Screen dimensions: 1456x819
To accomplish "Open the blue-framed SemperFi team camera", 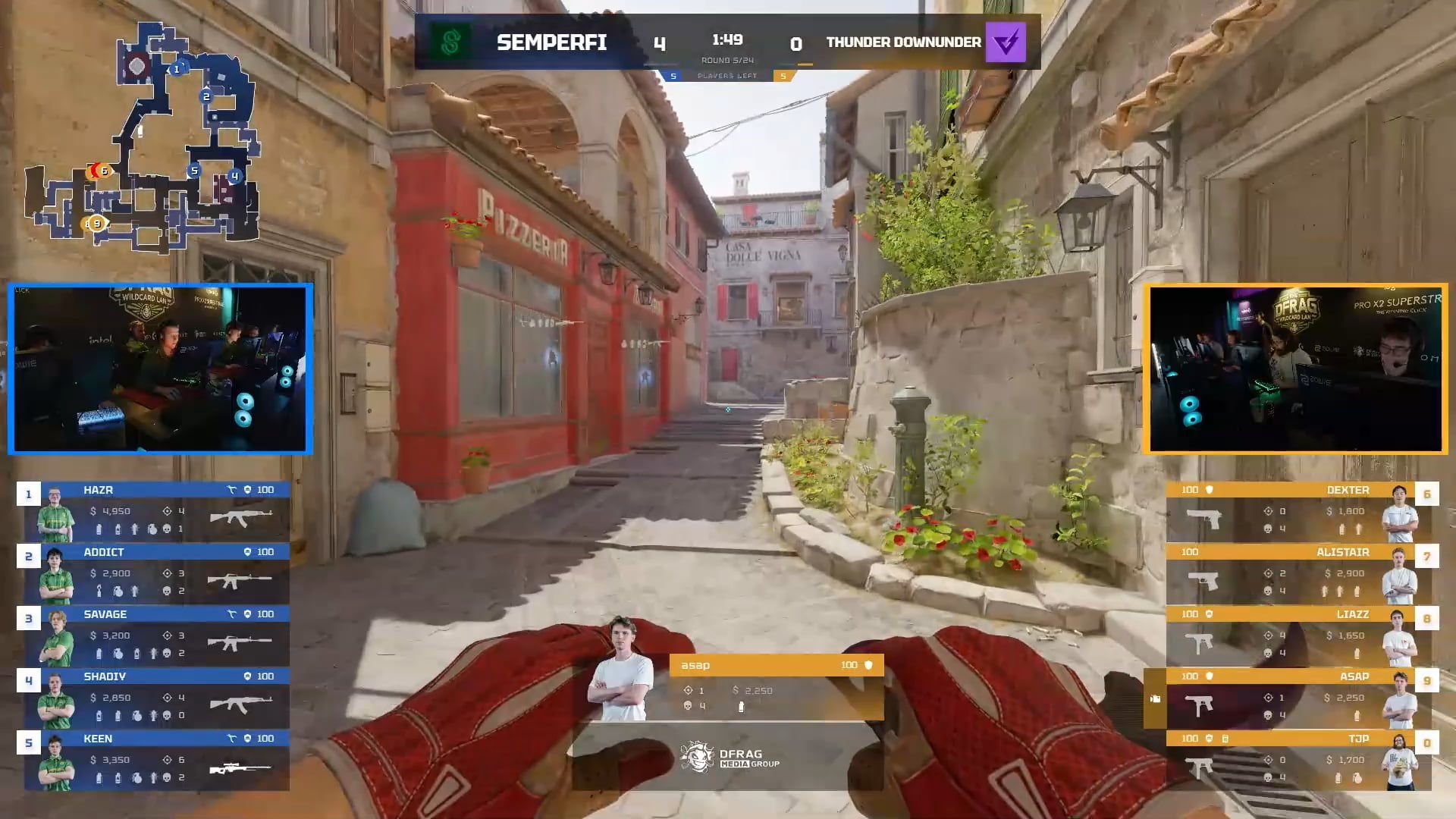I will click(x=160, y=369).
